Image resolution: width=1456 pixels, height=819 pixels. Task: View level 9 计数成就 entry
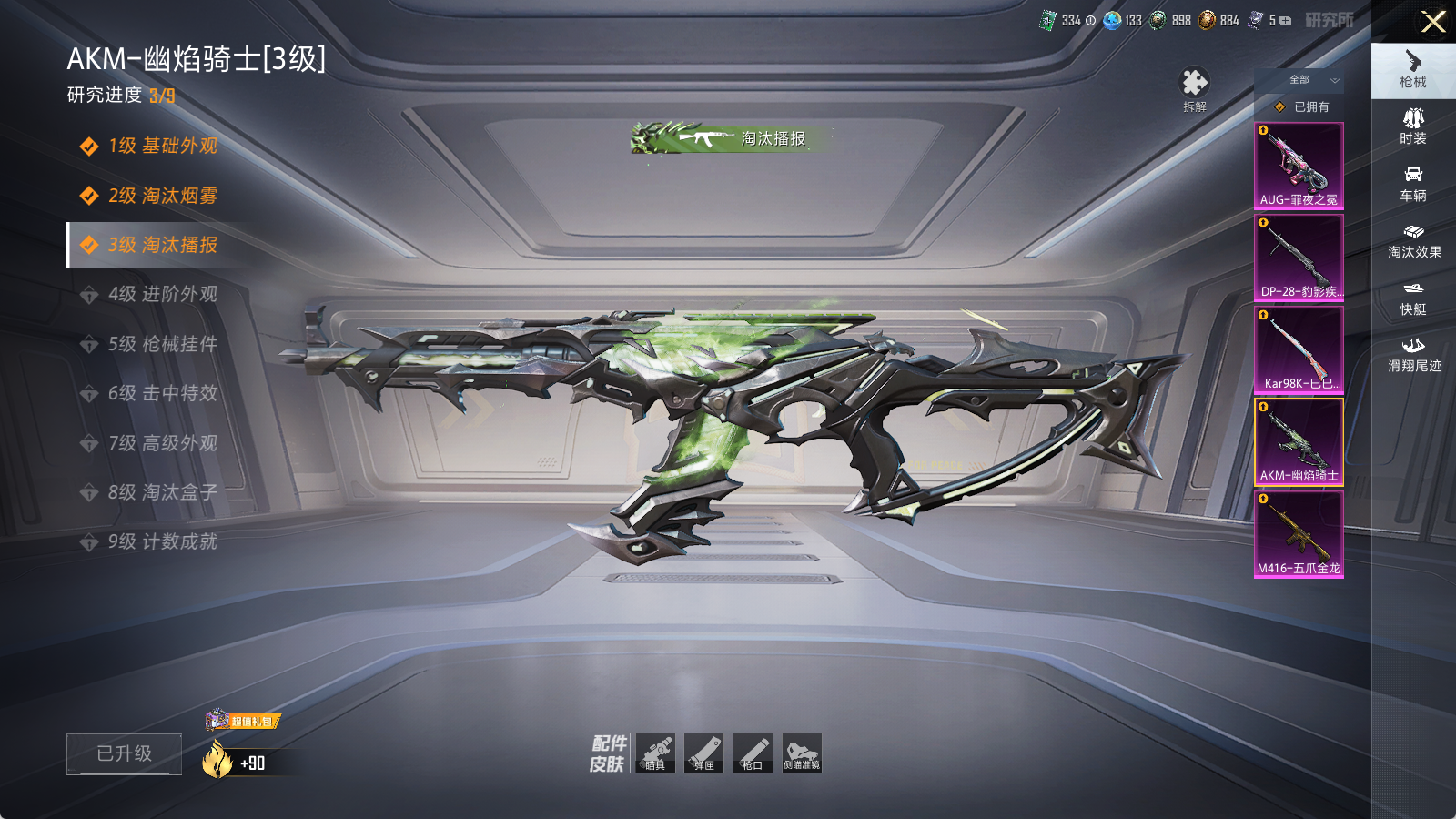click(x=162, y=542)
